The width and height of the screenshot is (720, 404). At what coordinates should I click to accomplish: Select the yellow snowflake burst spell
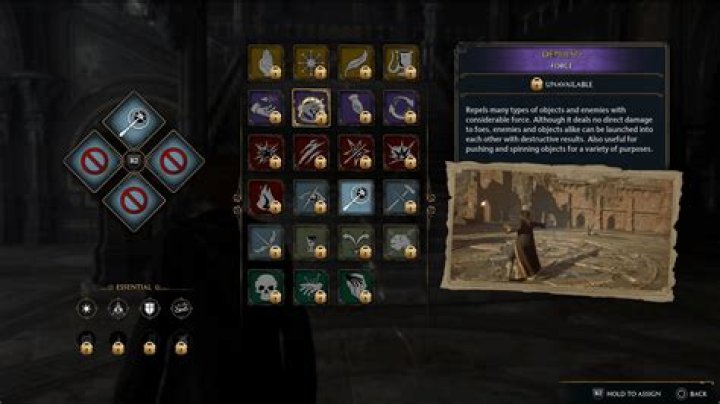(310, 62)
